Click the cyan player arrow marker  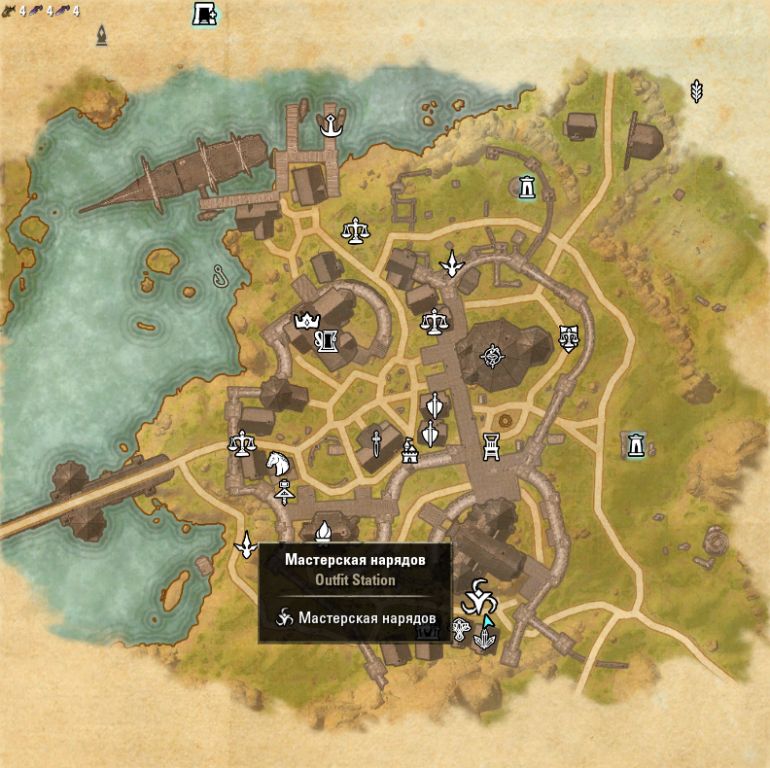pos(487,622)
